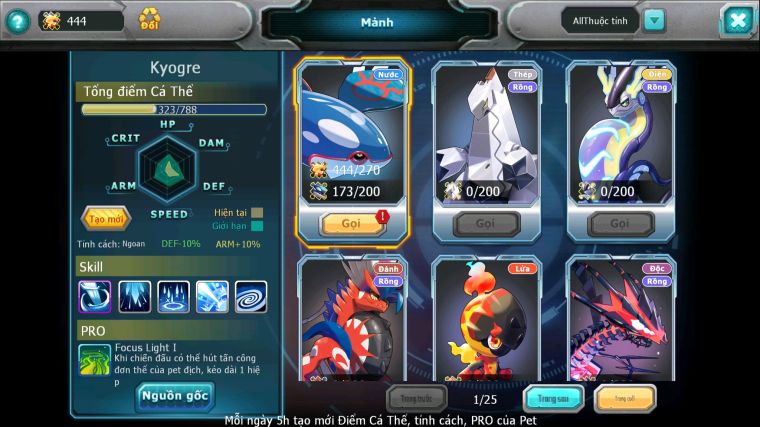Open the help question mark icon
The width and height of the screenshot is (760, 427).
pyautogui.click(x=17, y=20)
